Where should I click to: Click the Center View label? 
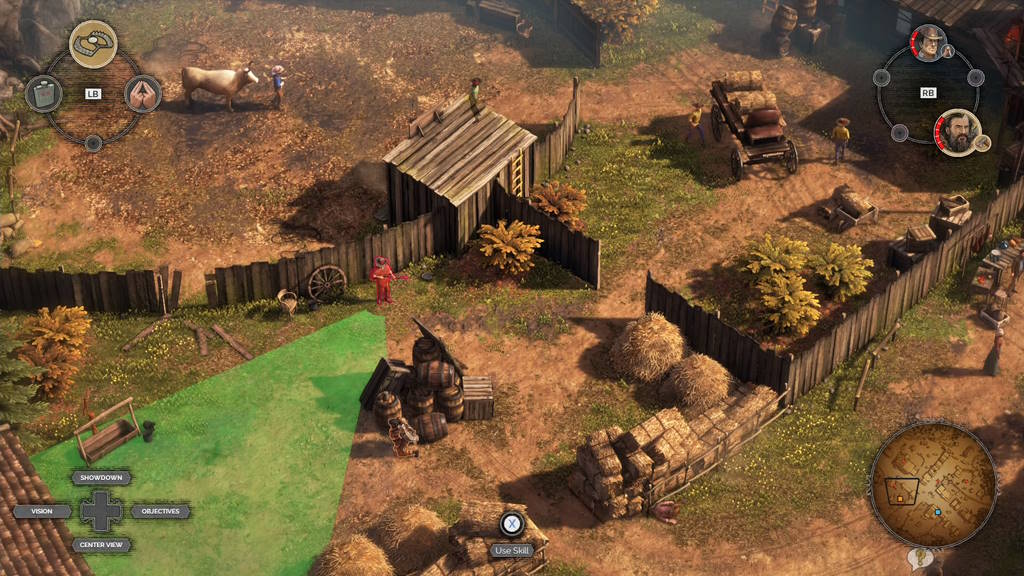[101, 545]
